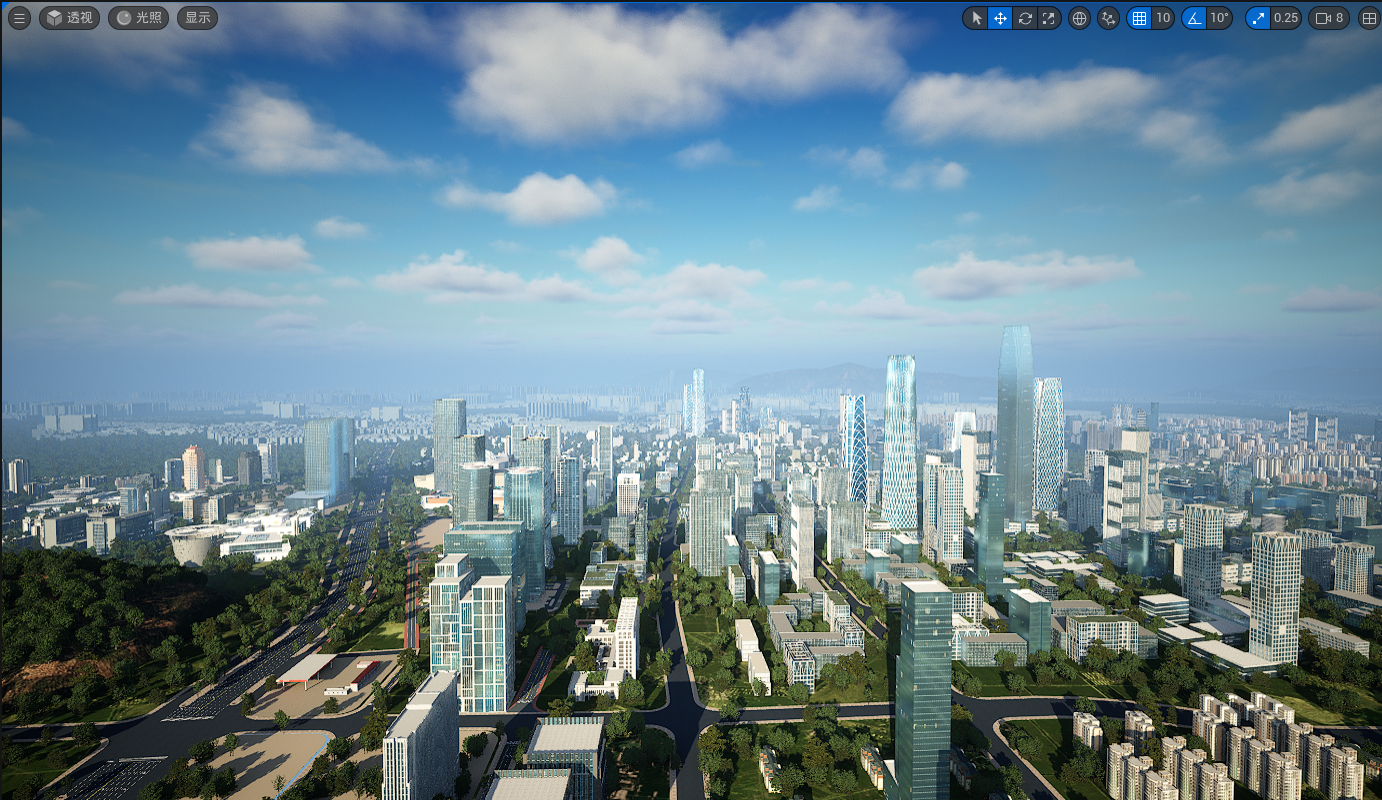Open the 显示 show flags menu

tap(197, 18)
